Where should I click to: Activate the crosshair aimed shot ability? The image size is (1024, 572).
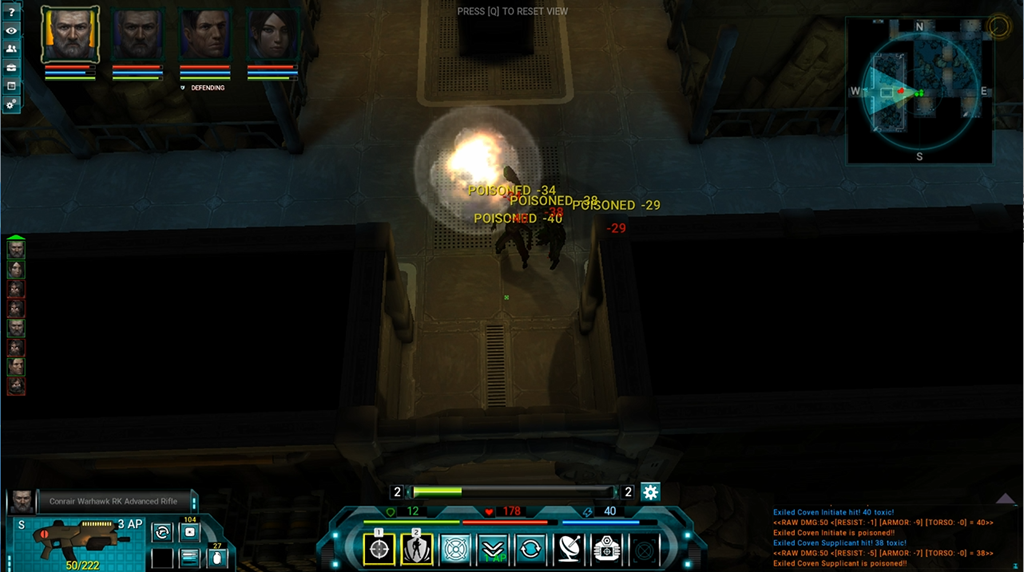(380, 549)
